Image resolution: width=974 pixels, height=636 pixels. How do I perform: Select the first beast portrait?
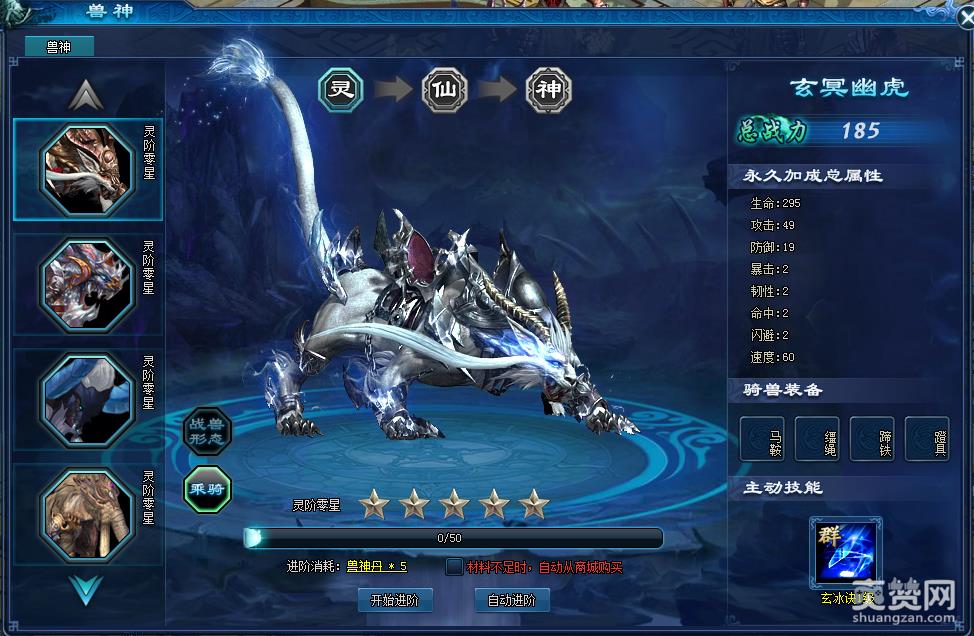coord(87,169)
